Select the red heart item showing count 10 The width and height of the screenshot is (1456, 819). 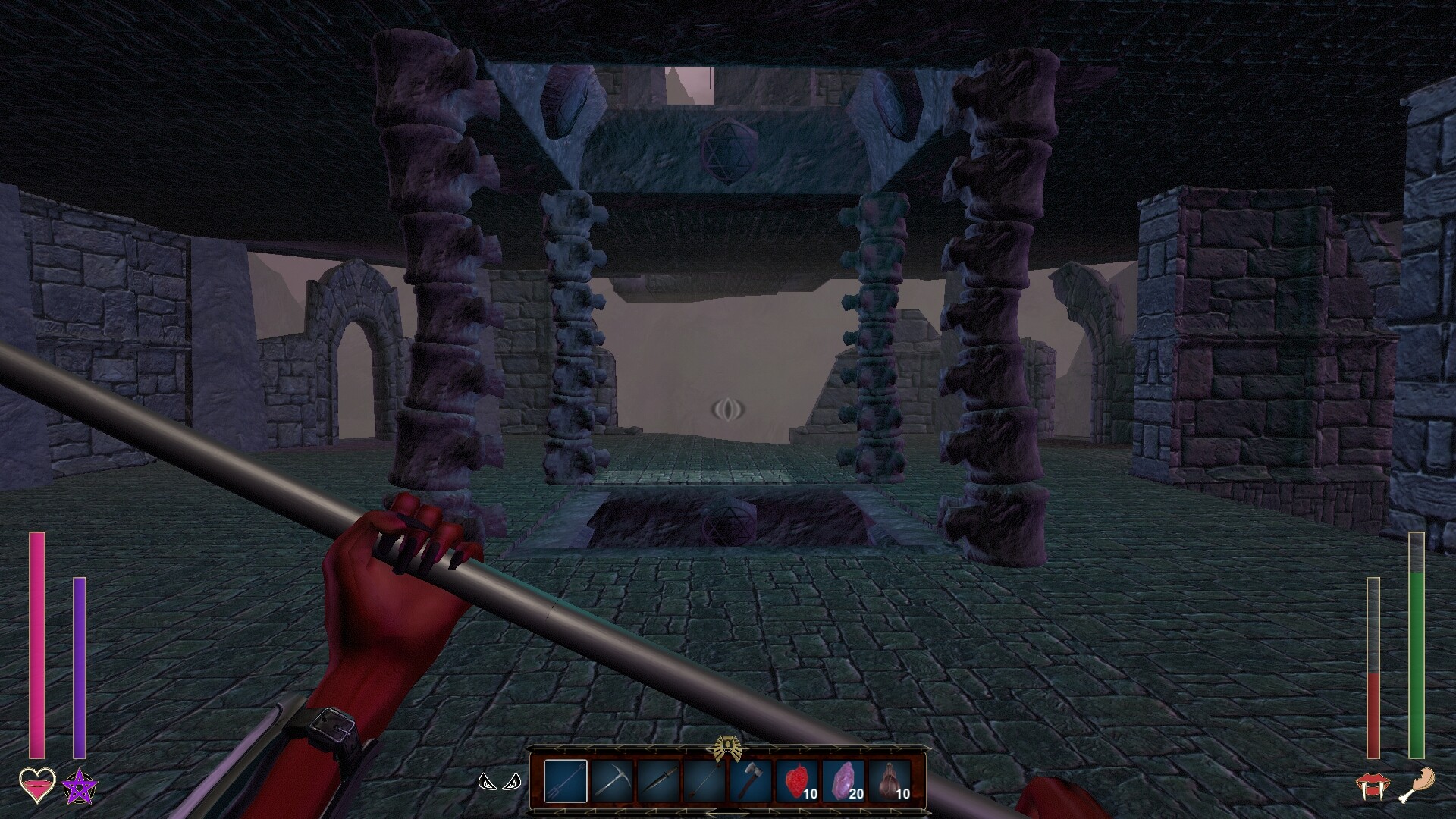(797, 782)
